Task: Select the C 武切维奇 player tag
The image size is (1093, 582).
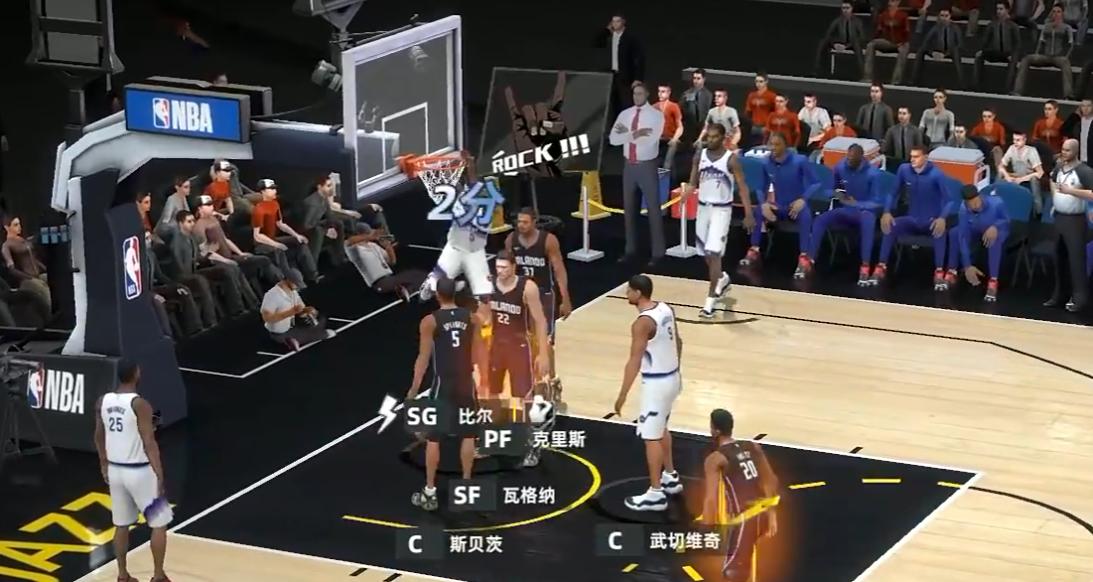Action: 656,541
